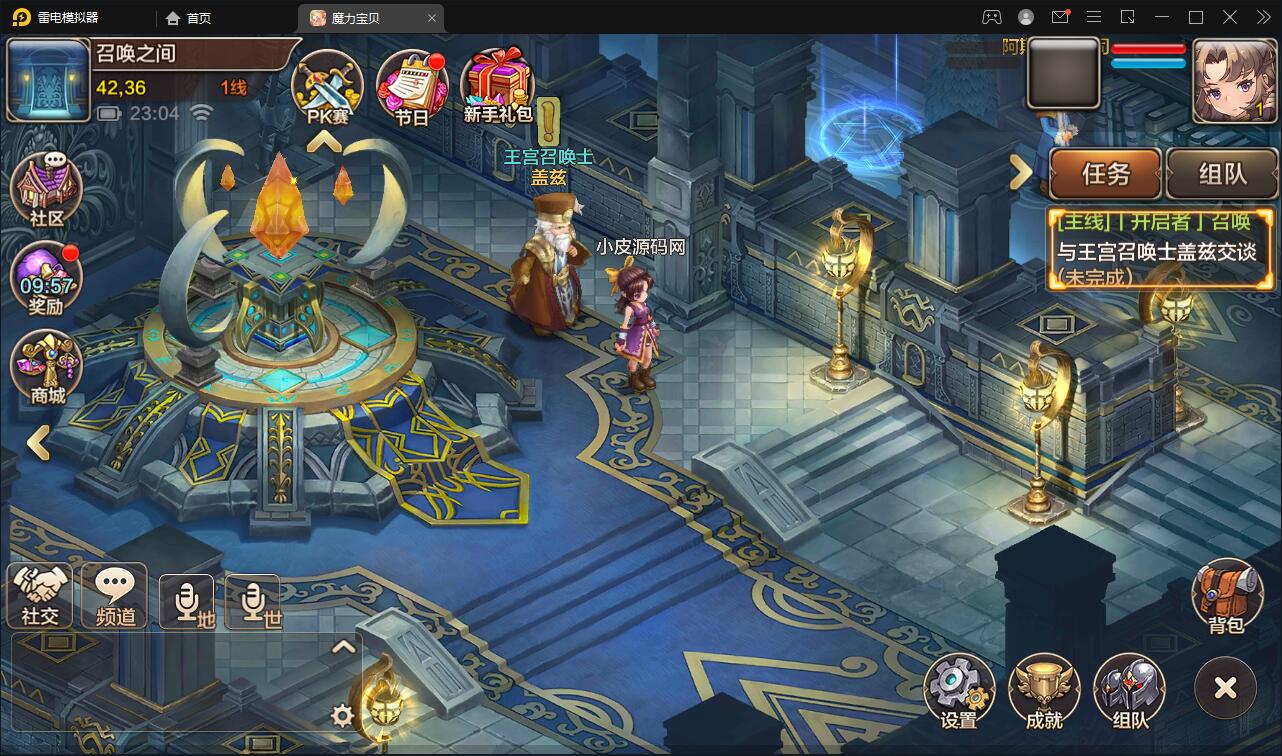Open the 设置 game settings gear

pyautogui.click(x=960, y=688)
